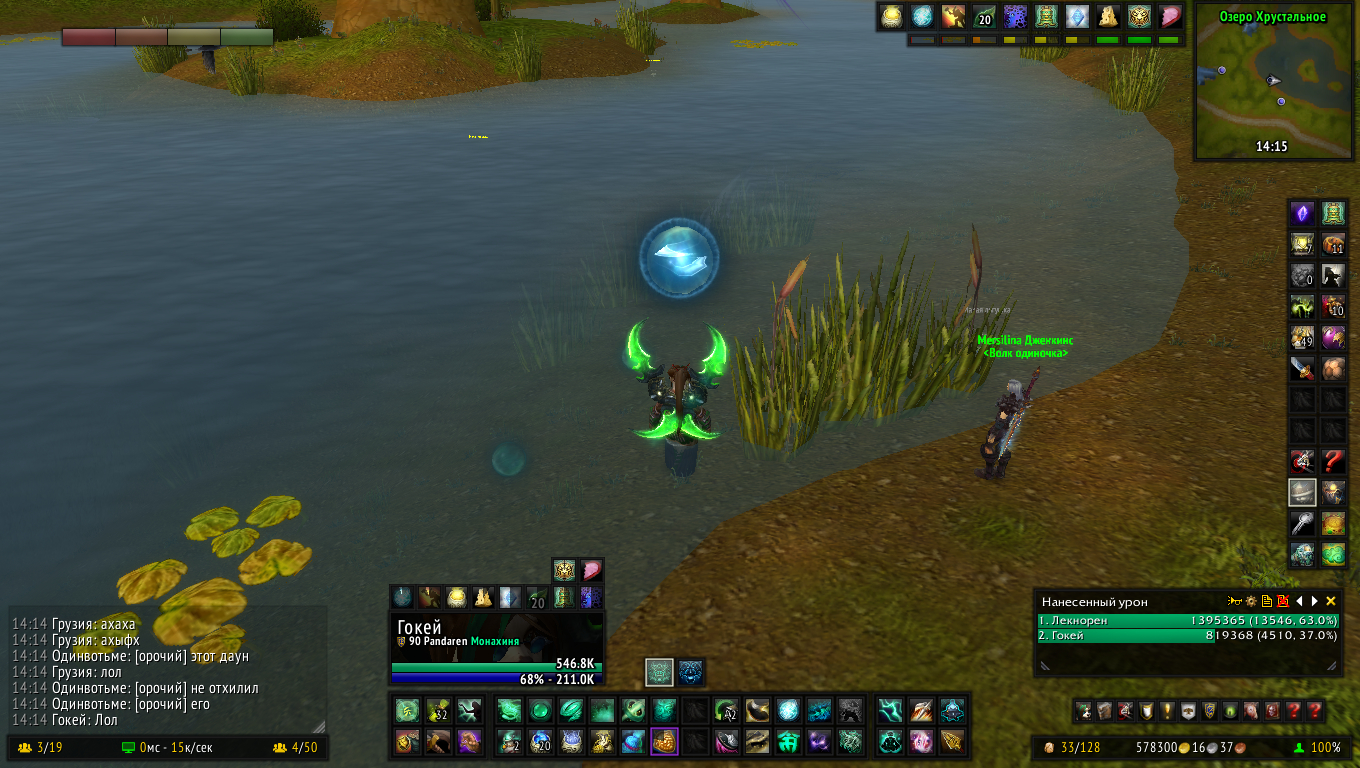Switch damage meter to next mode arrow

click(x=1314, y=601)
